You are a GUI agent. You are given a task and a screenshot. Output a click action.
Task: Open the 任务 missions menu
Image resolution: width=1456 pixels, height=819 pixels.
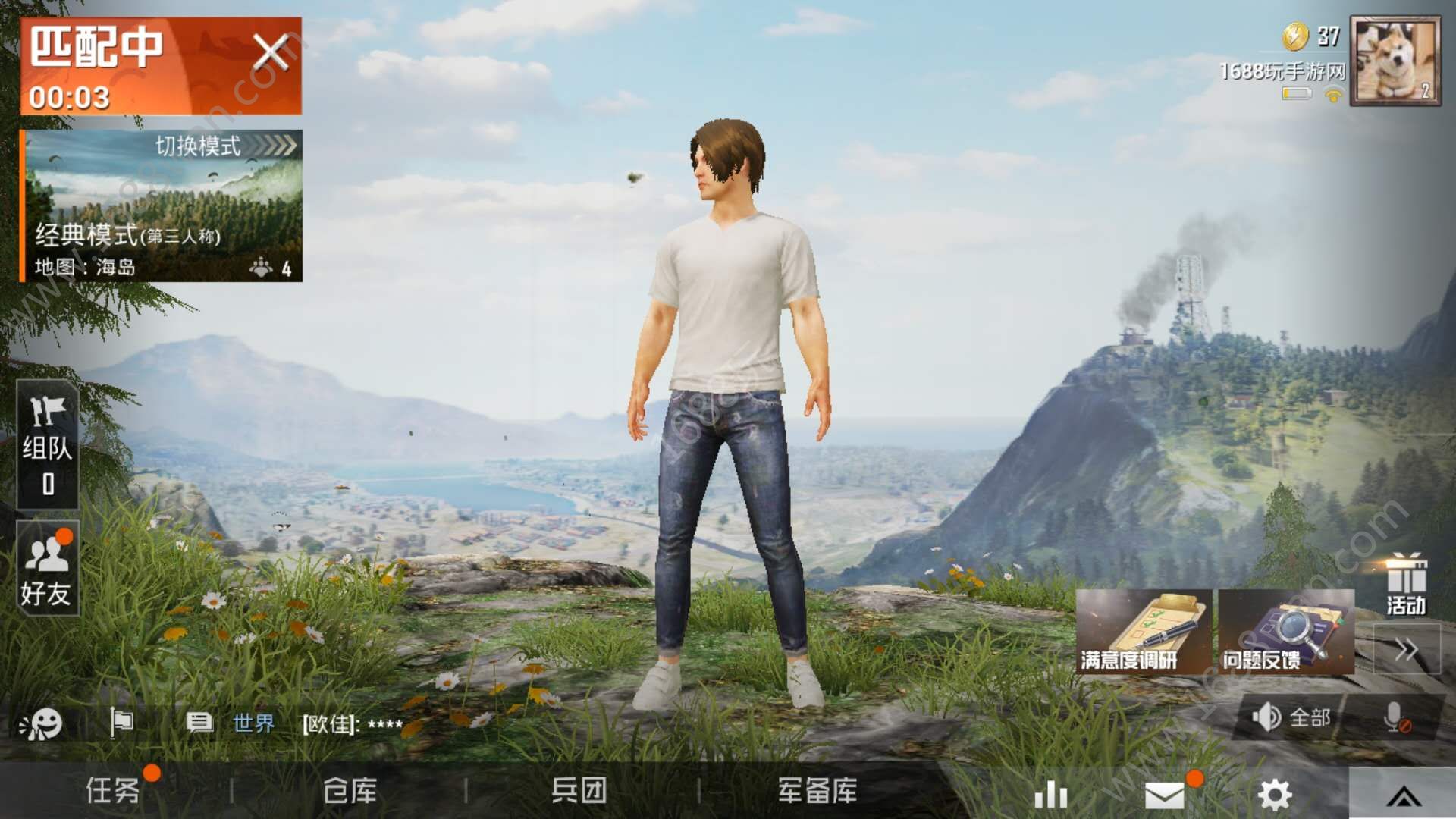pyautogui.click(x=114, y=791)
